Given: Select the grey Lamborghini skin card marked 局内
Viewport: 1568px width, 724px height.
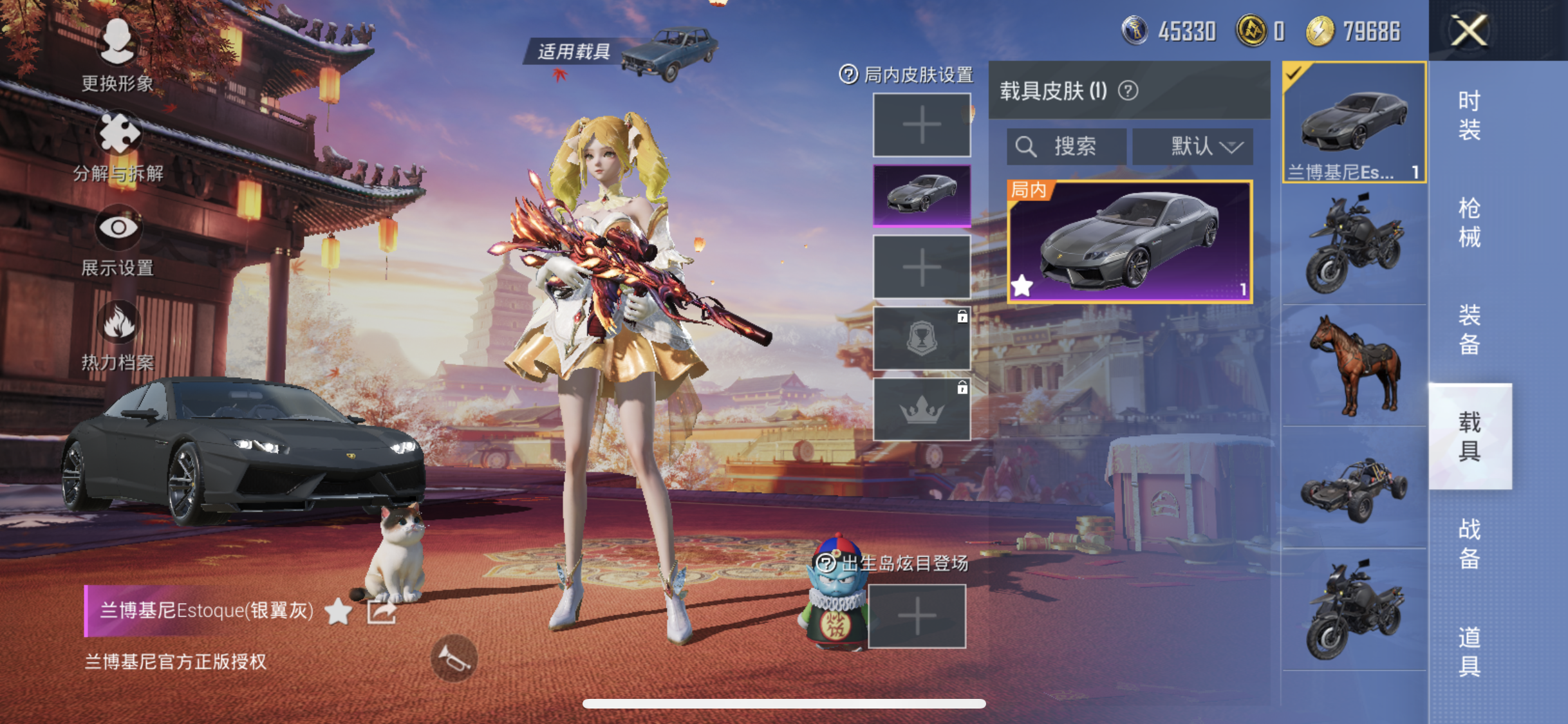Looking at the screenshot, I should point(1130,241).
